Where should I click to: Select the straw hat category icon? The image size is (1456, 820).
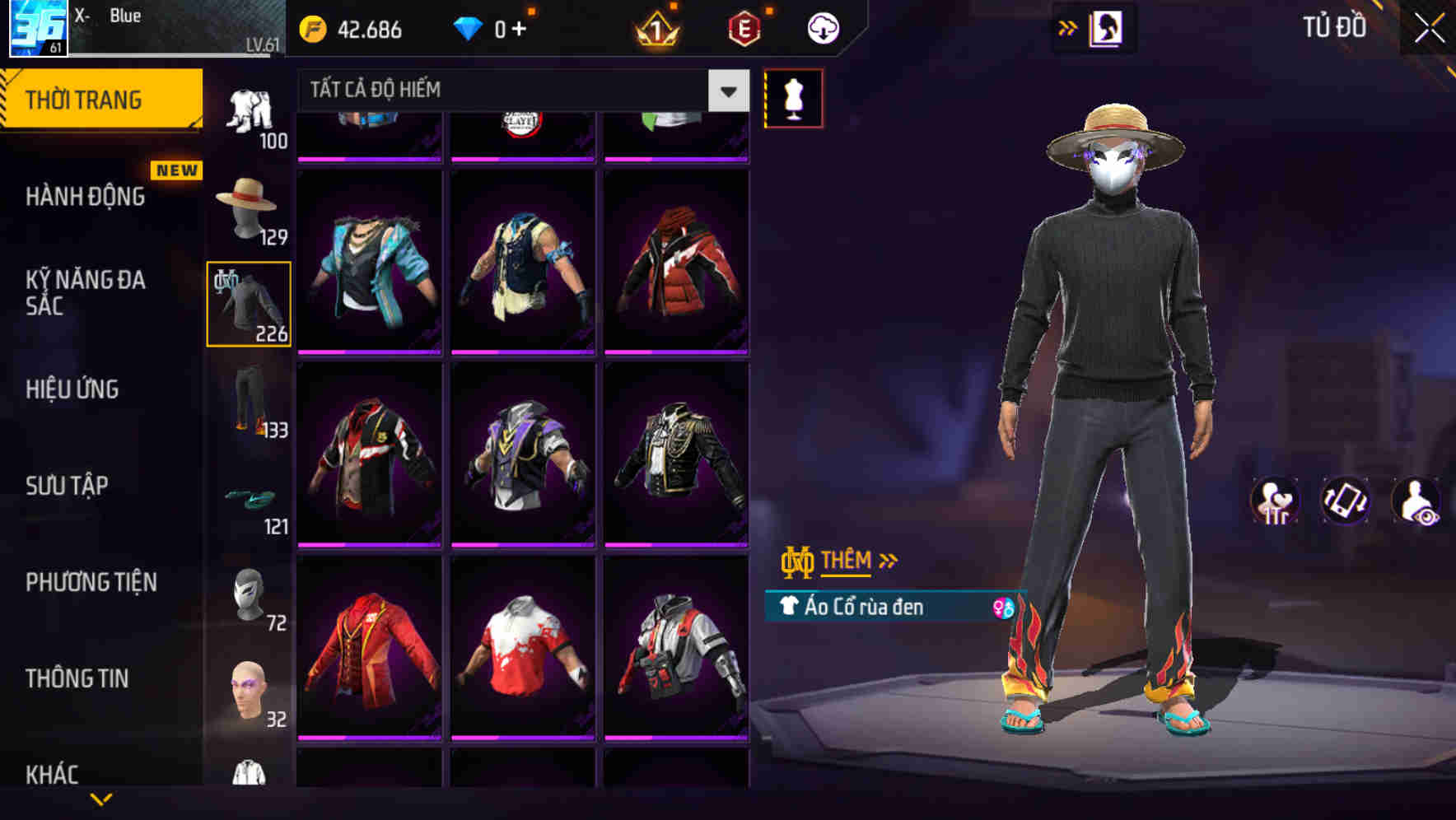click(248, 207)
